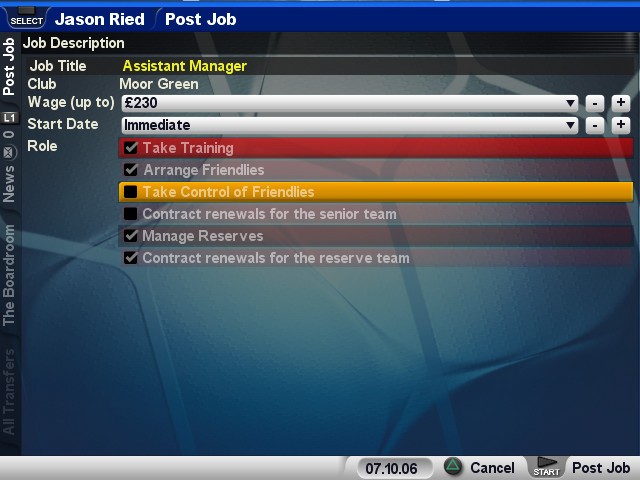640x480 pixels.
Task: Select the Jason Ried breadcrumb
Action: 99,19
